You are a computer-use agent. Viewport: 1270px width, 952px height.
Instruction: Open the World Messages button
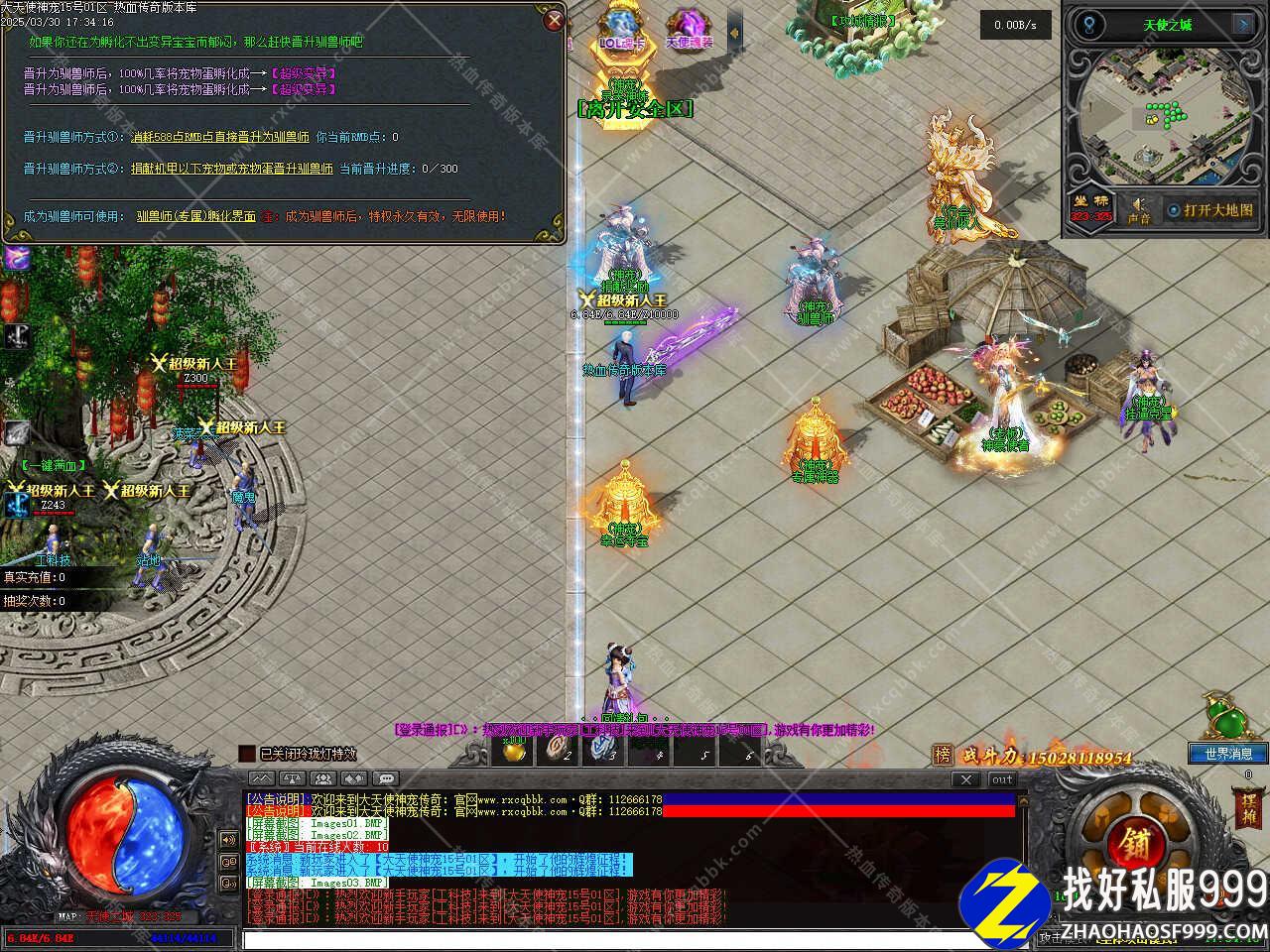pyautogui.click(x=1228, y=754)
